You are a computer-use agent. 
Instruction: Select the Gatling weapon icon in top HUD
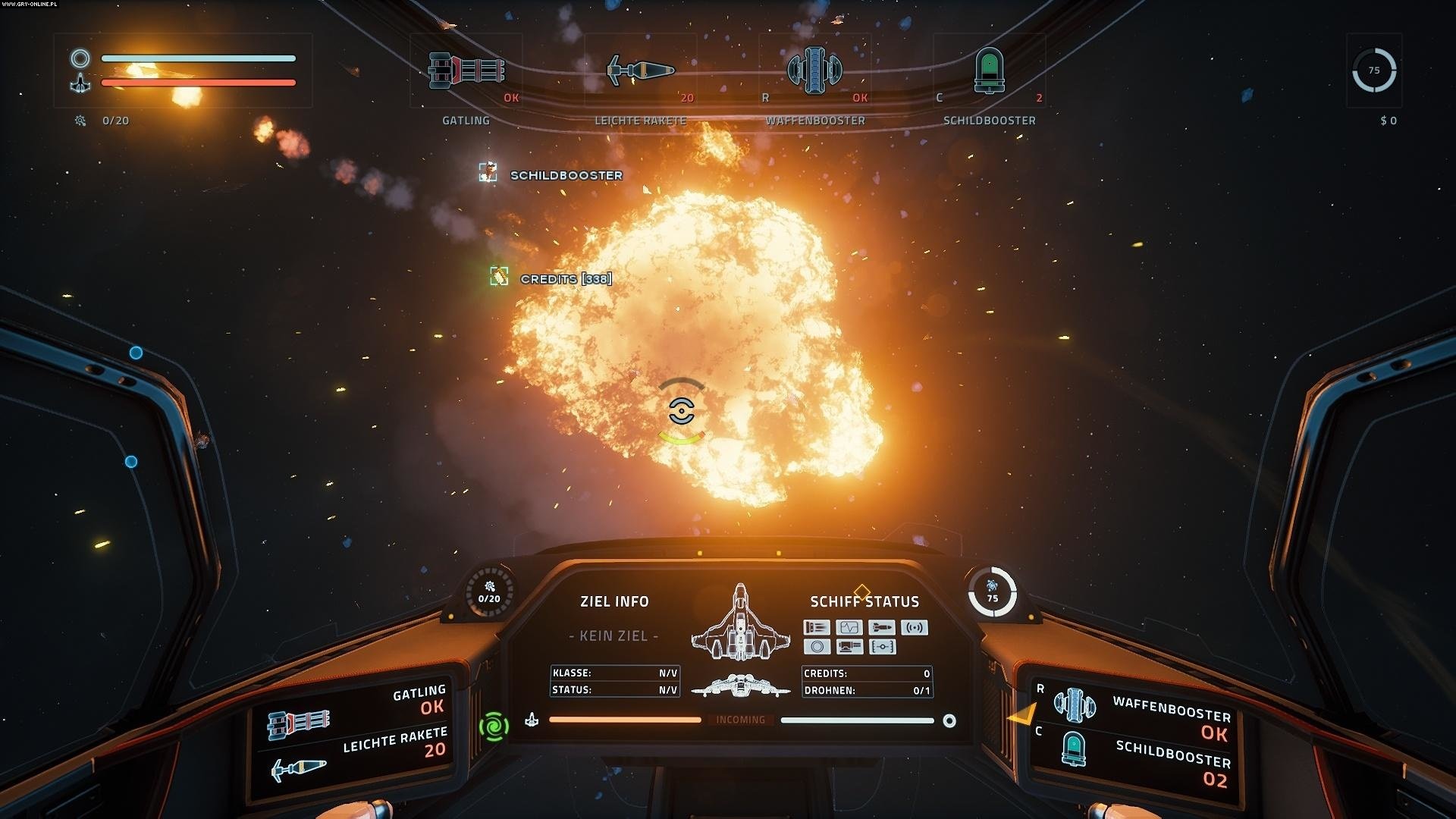point(466,71)
